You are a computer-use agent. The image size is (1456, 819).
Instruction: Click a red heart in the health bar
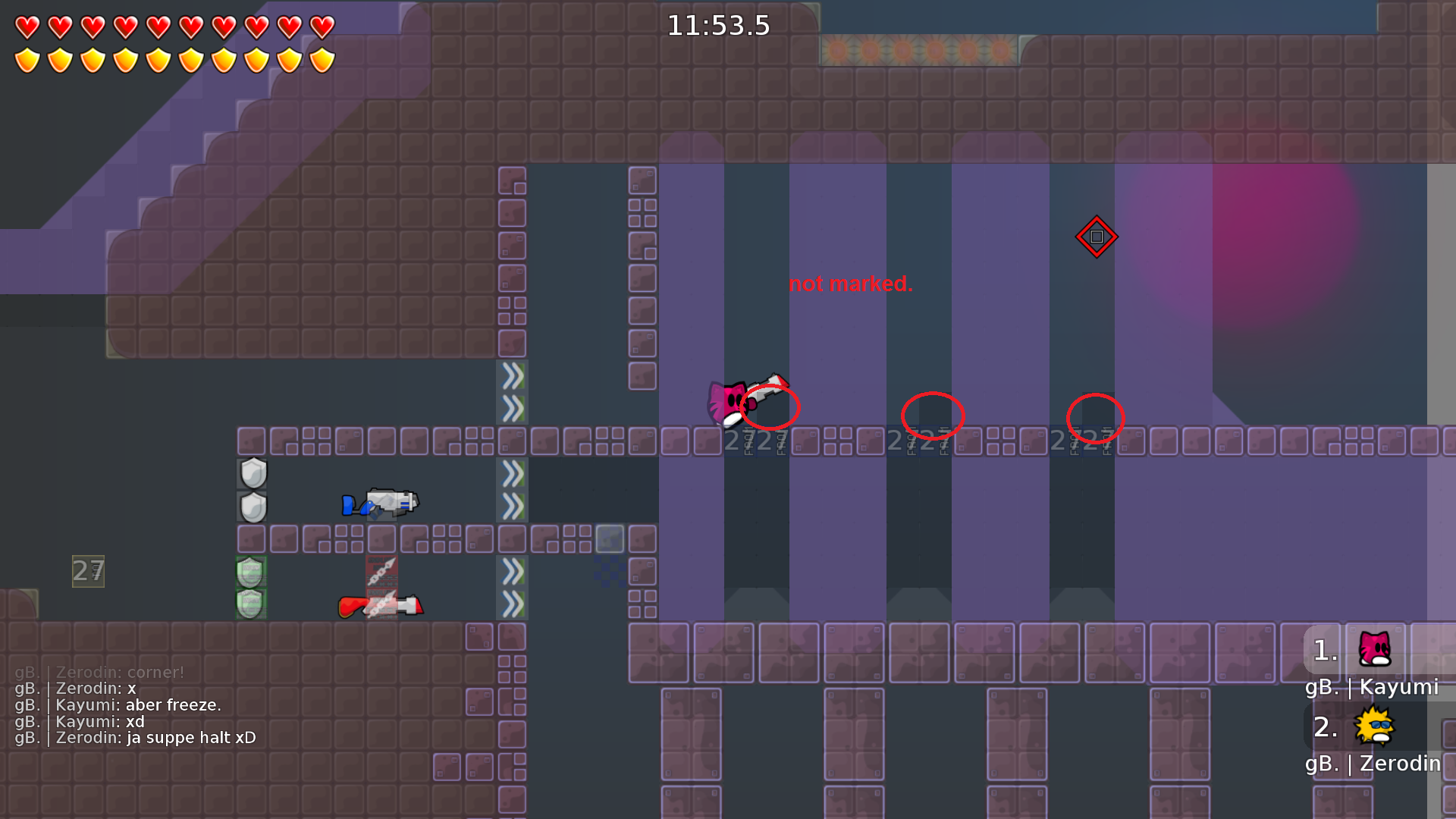tap(26, 26)
